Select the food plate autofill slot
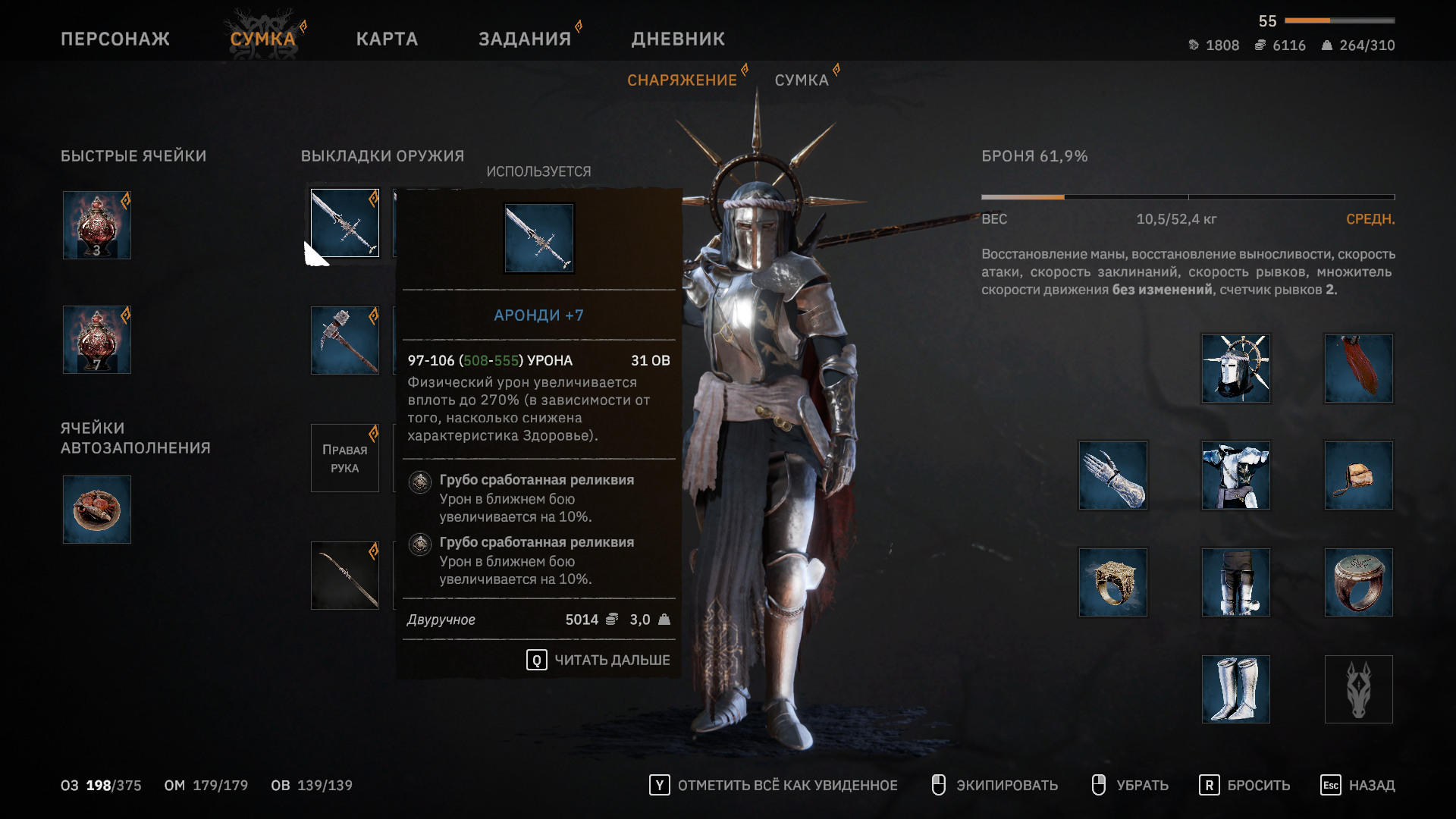This screenshot has height=819, width=1456. 97,510
